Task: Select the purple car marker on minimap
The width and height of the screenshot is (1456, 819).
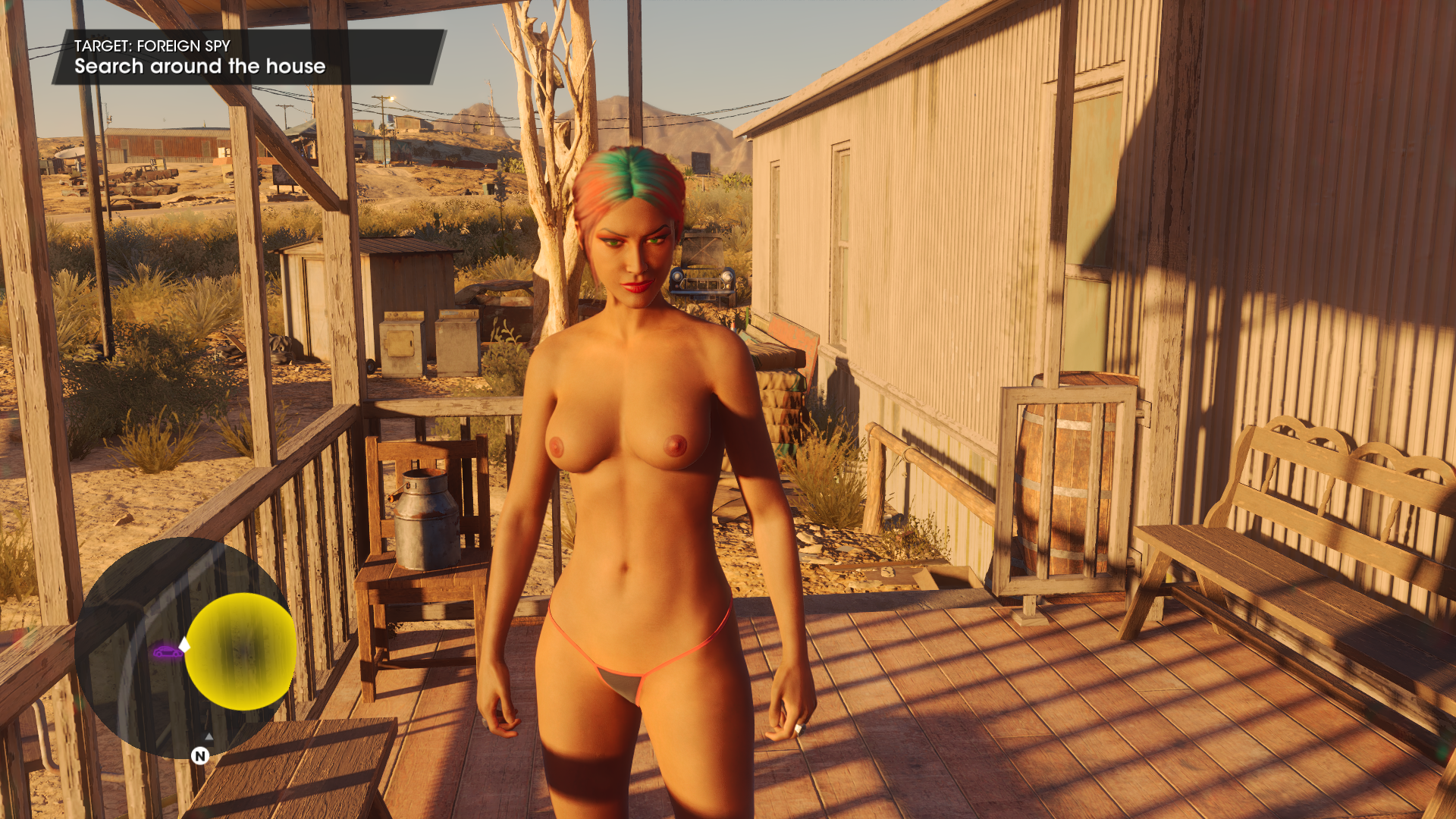Action: point(167,651)
